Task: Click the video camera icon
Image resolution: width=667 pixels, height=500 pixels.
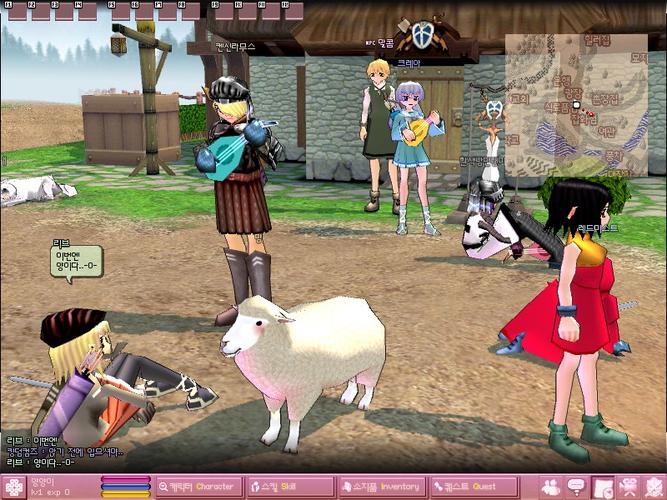Action: pyautogui.click(x=629, y=487)
